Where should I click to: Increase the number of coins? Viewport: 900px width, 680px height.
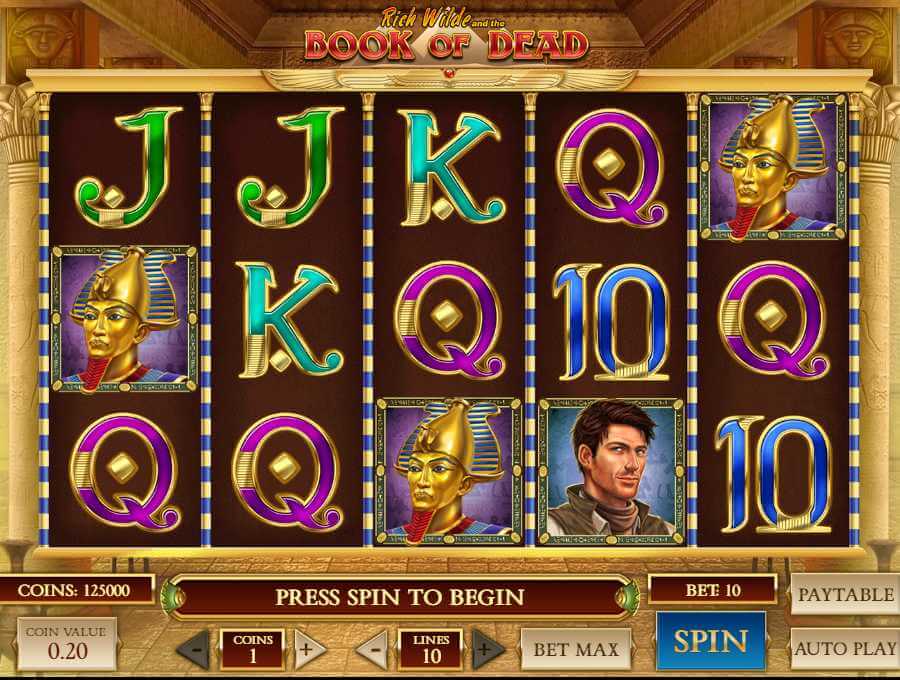[308, 649]
